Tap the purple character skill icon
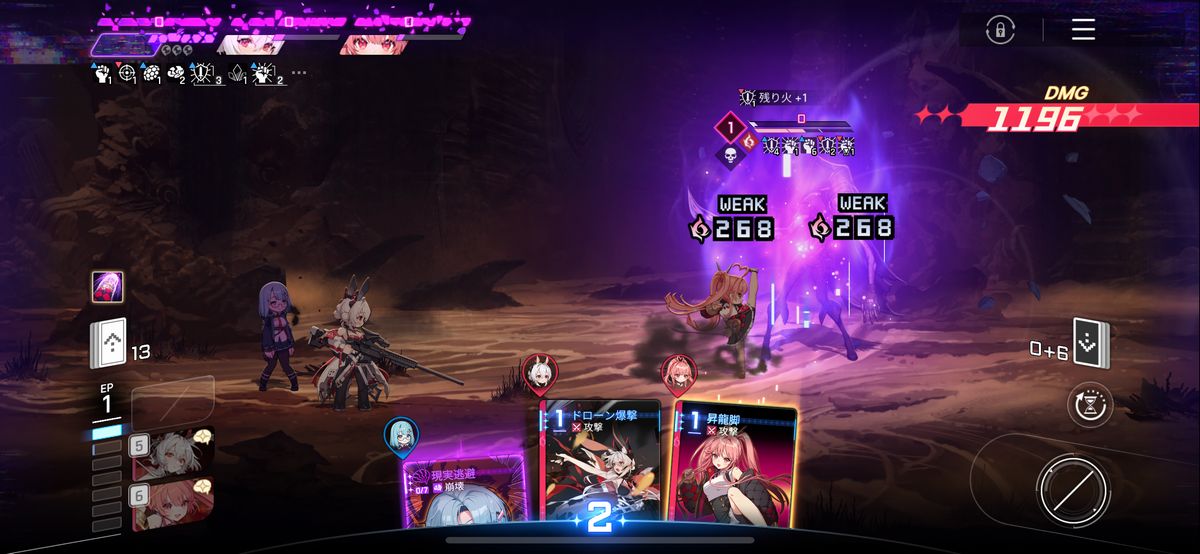 (108, 287)
